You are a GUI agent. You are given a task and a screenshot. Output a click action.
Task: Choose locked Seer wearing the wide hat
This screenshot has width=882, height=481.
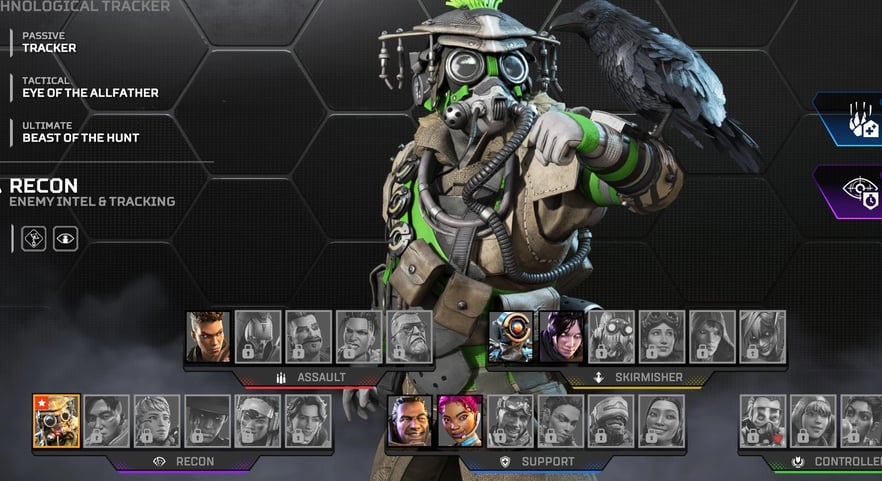tap(208, 421)
